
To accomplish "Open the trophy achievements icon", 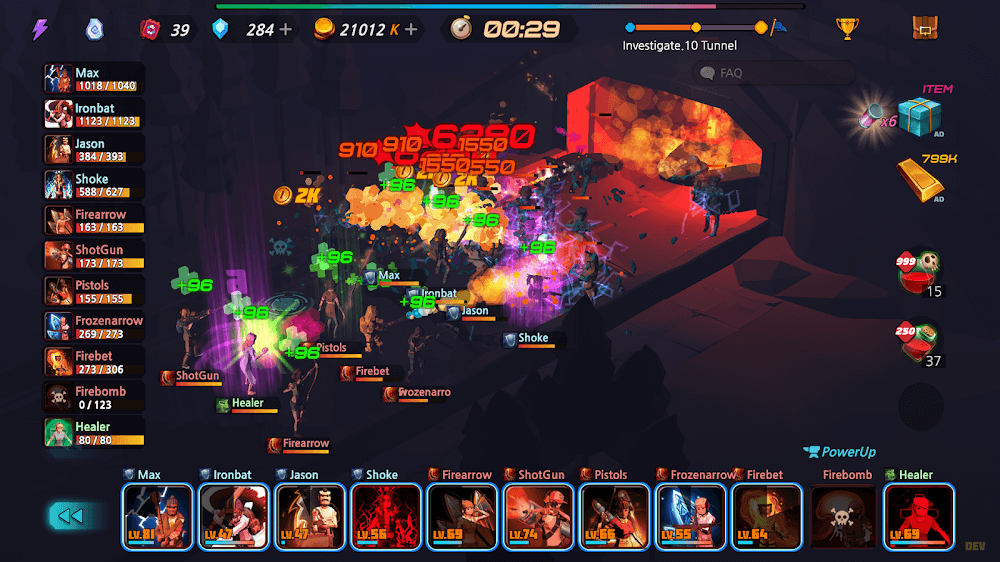I will pyautogui.click(x=848, y=28).
